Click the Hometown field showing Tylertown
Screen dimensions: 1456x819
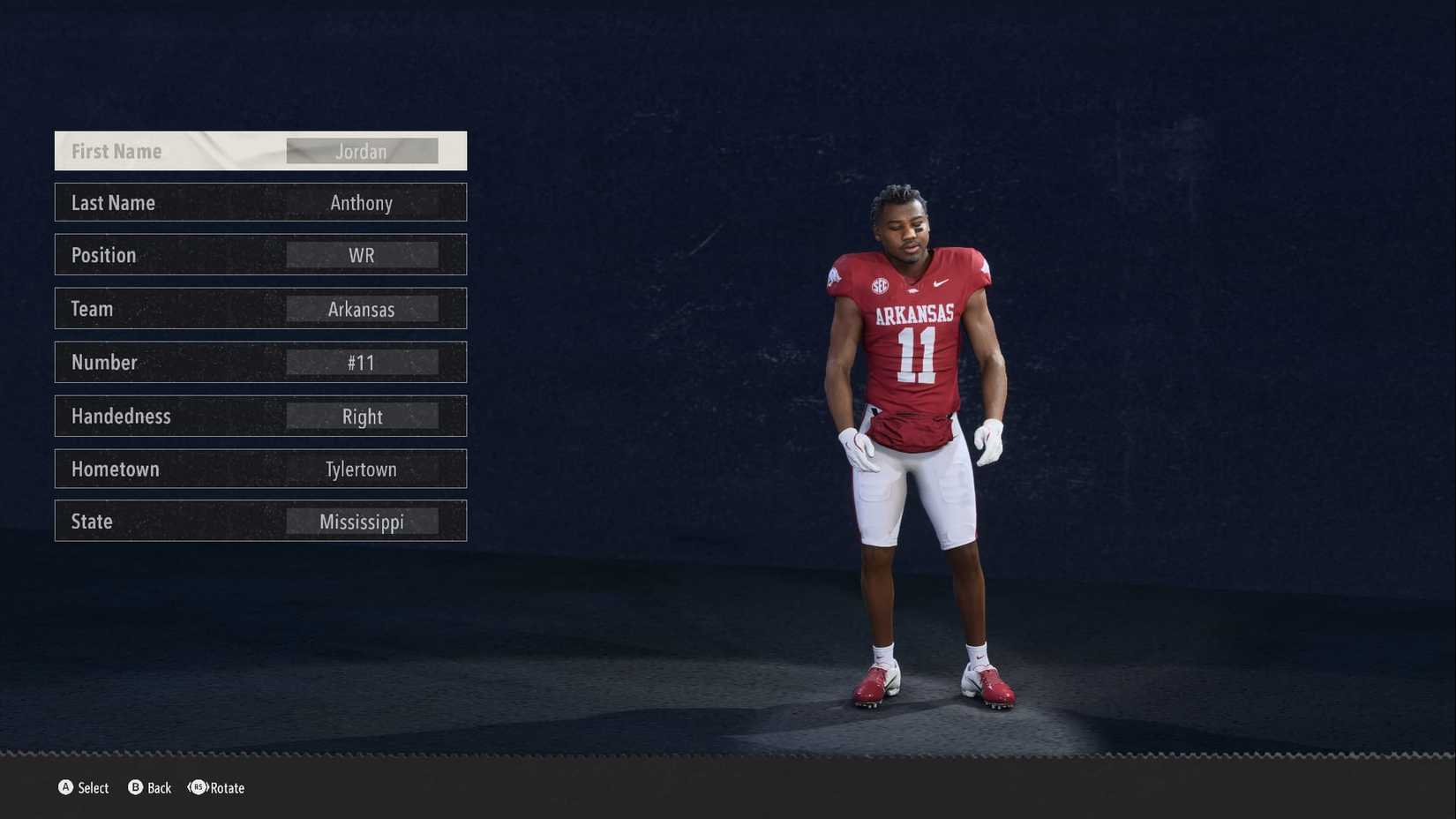[x=362, y=469]
